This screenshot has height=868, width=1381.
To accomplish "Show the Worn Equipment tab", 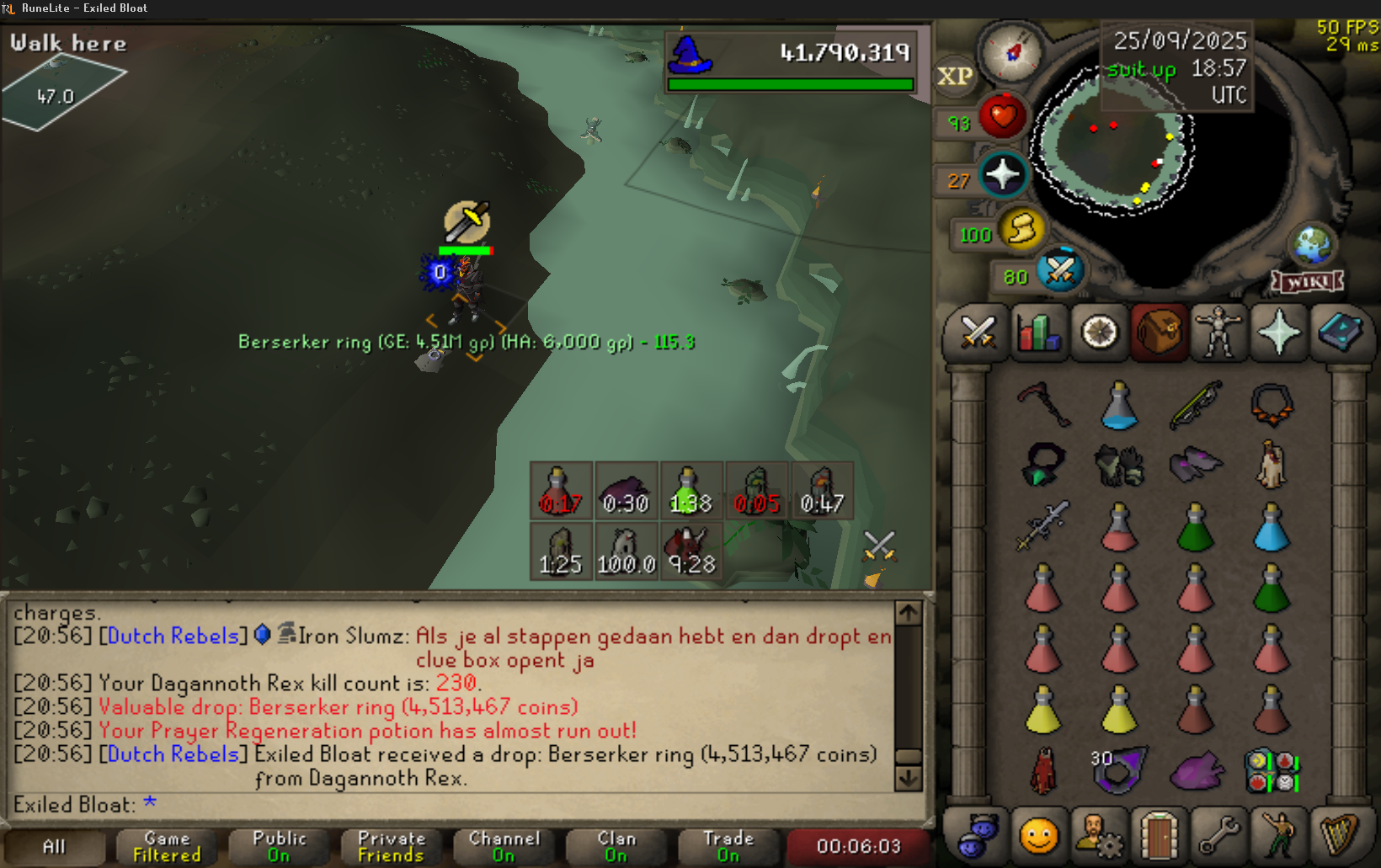I will click(x=1218, y=333).
